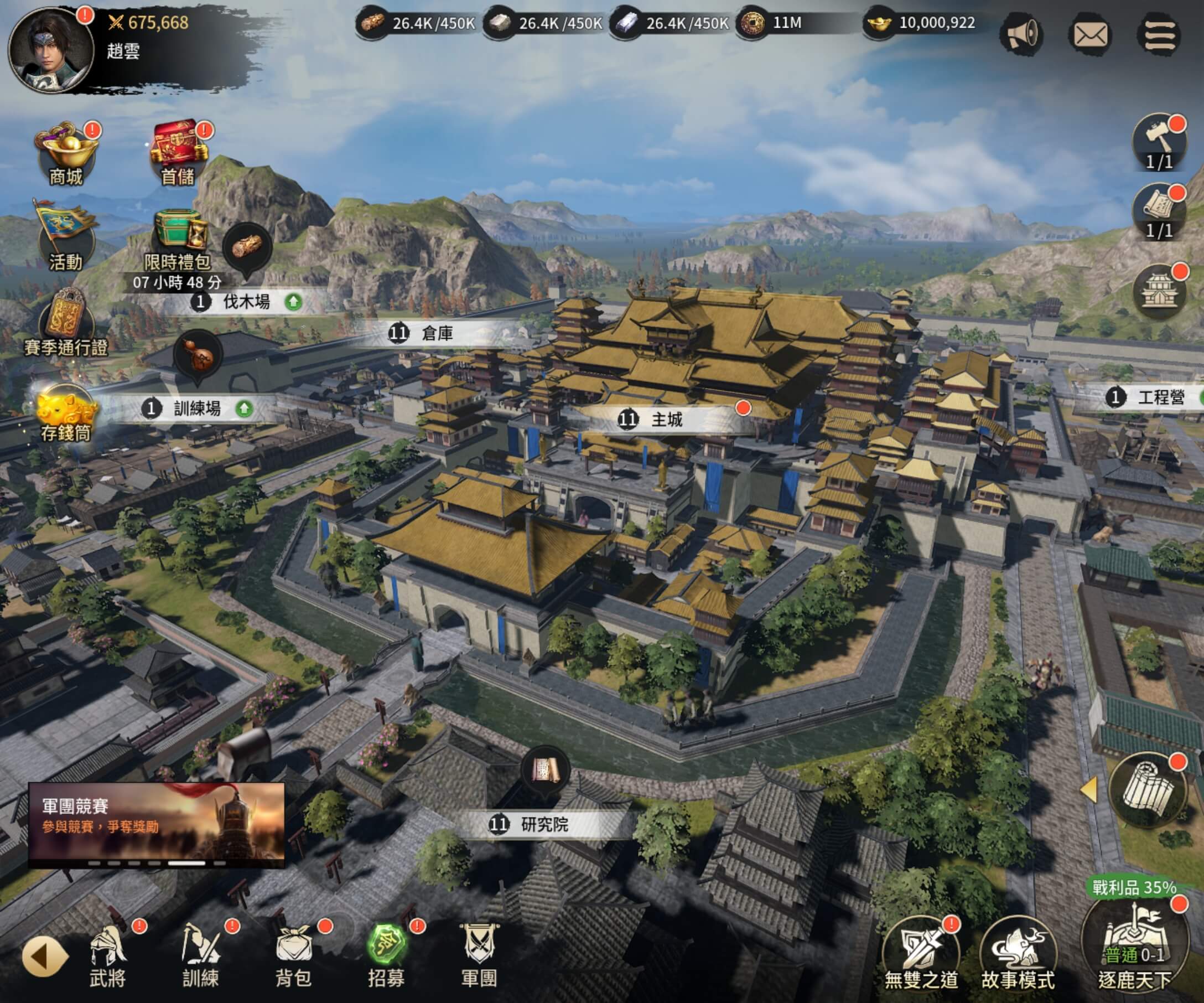The height and width of the screenshot is (1003, 1204).
Task: Open the 活動 events menu
Action: (66, 237)
